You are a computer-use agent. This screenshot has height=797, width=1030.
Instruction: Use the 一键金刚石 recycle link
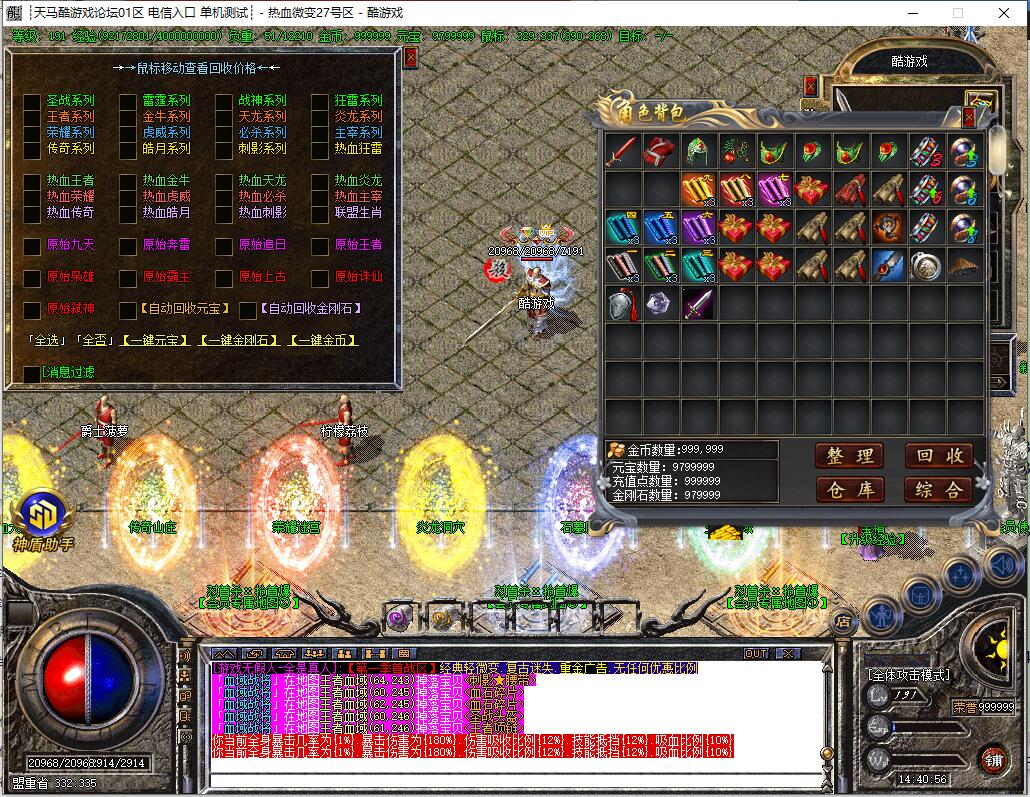239,340
